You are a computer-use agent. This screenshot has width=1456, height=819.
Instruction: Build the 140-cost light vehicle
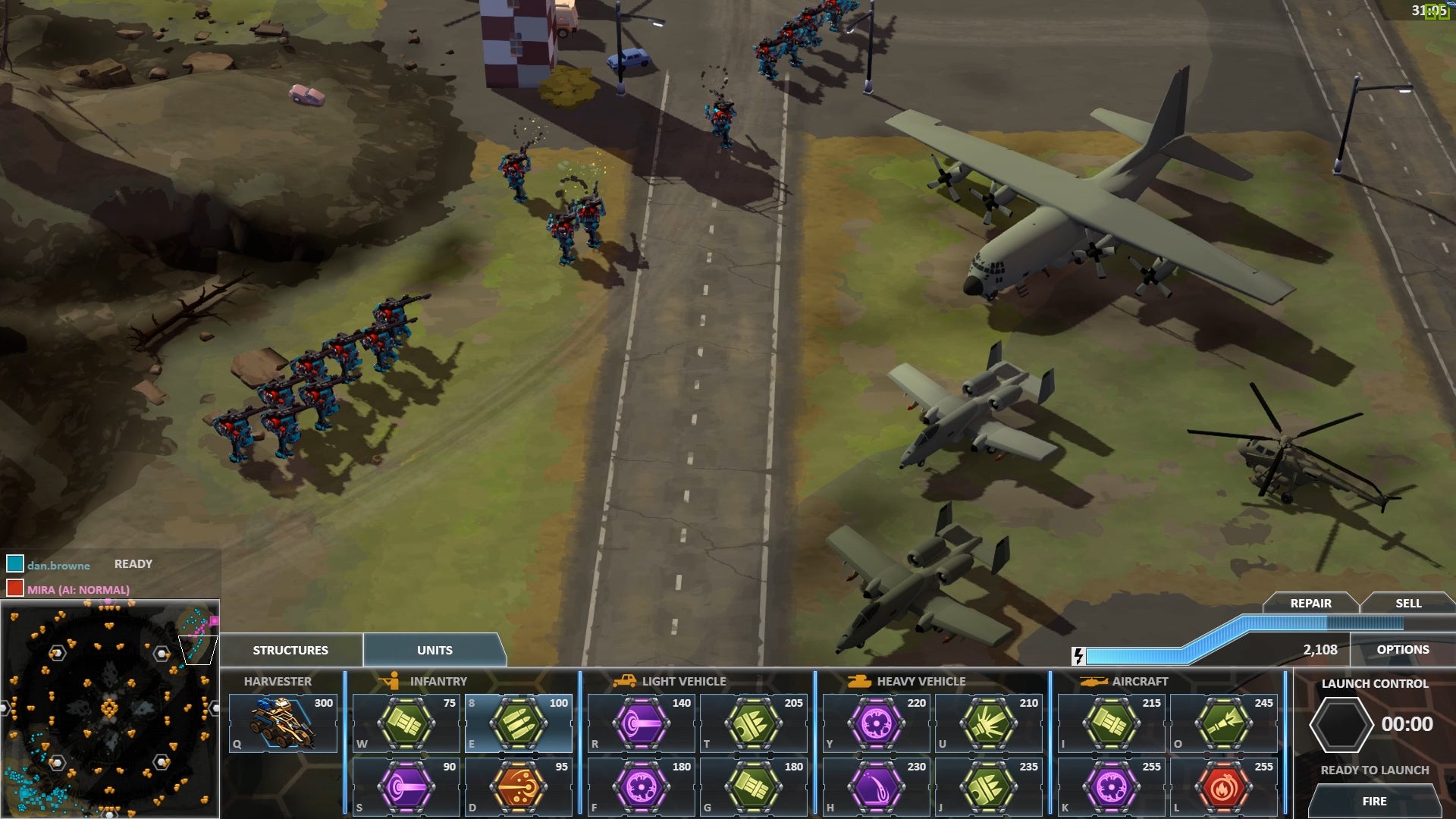coord(642,723)
